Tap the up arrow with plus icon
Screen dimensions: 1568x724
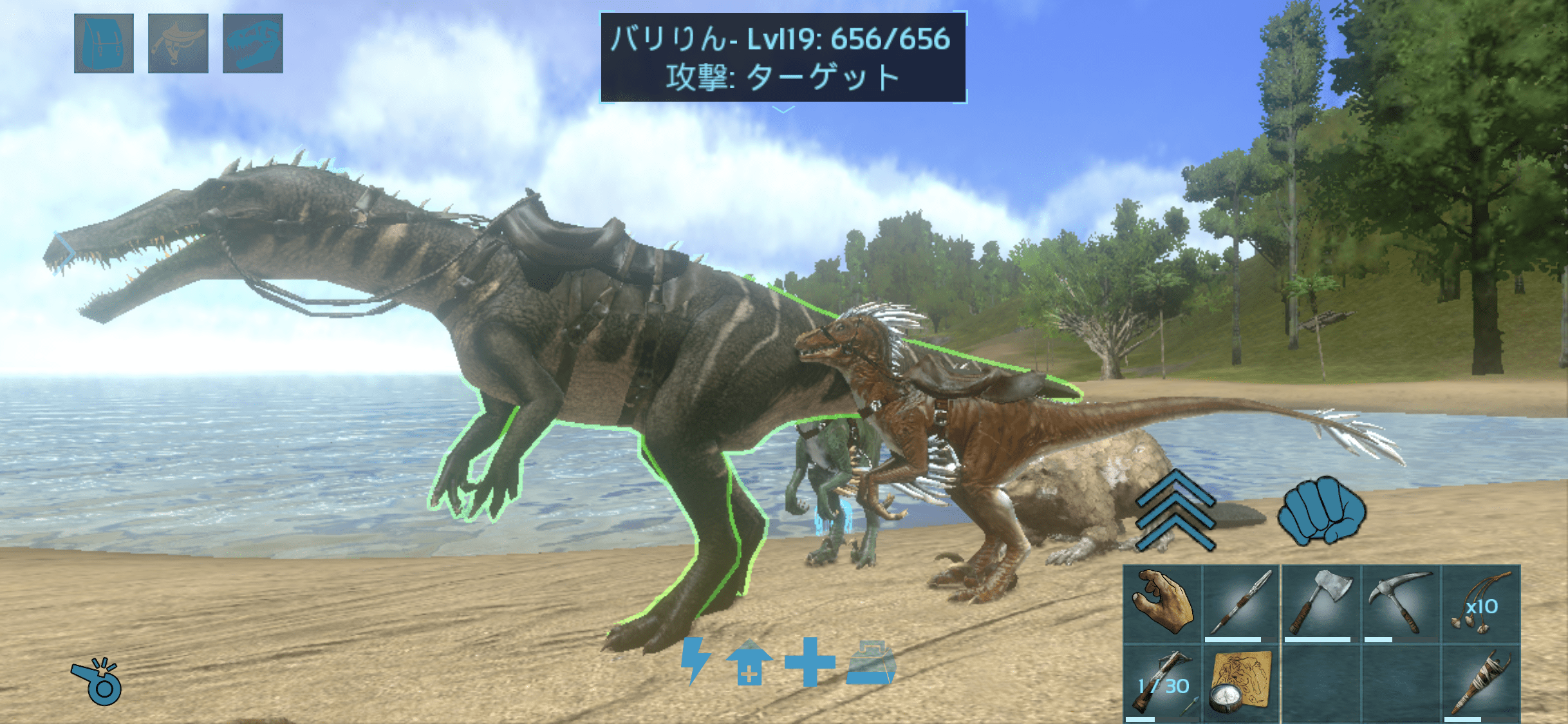point(749,662)
